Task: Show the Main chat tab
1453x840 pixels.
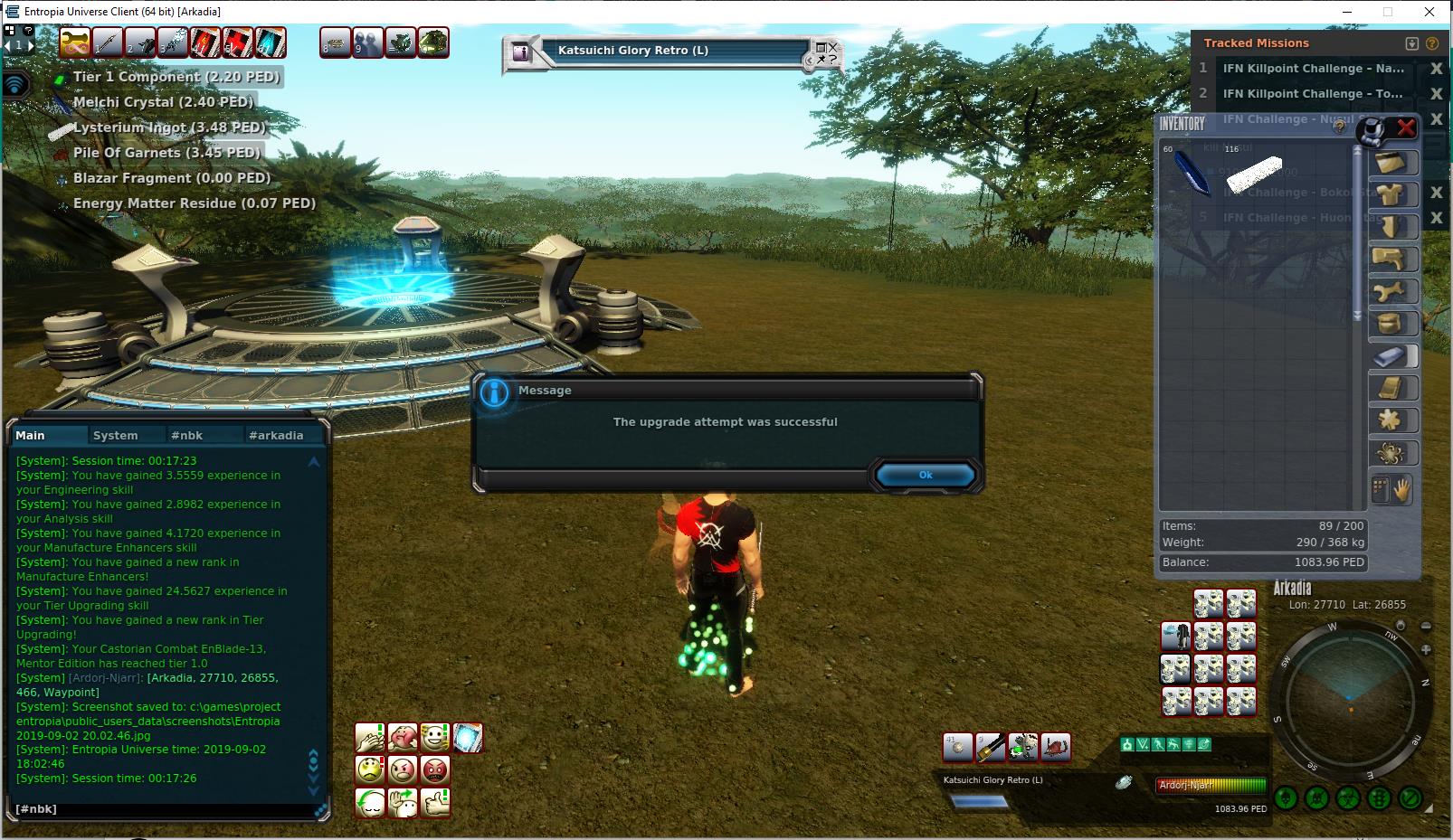Action: point(30,435)
